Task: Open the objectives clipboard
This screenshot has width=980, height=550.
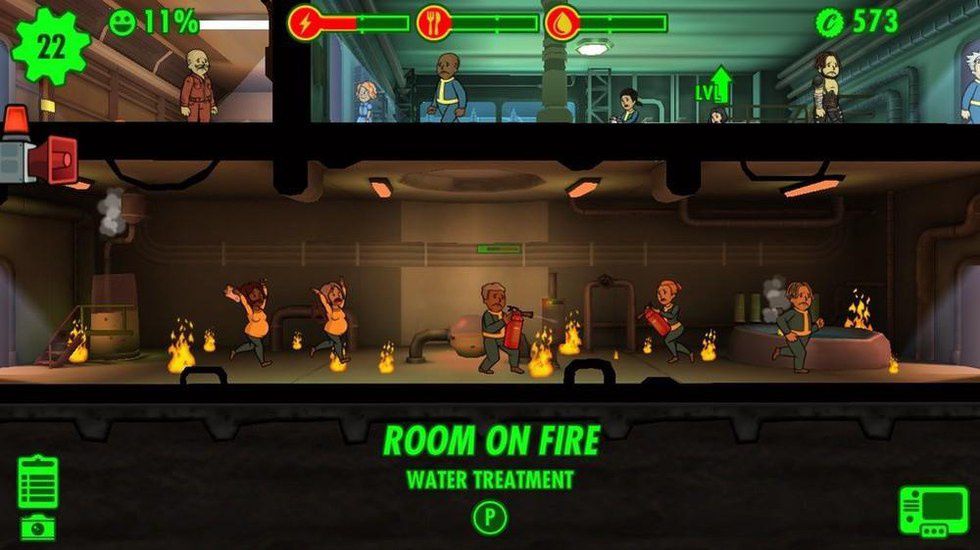Action: (x=38, y=481)
